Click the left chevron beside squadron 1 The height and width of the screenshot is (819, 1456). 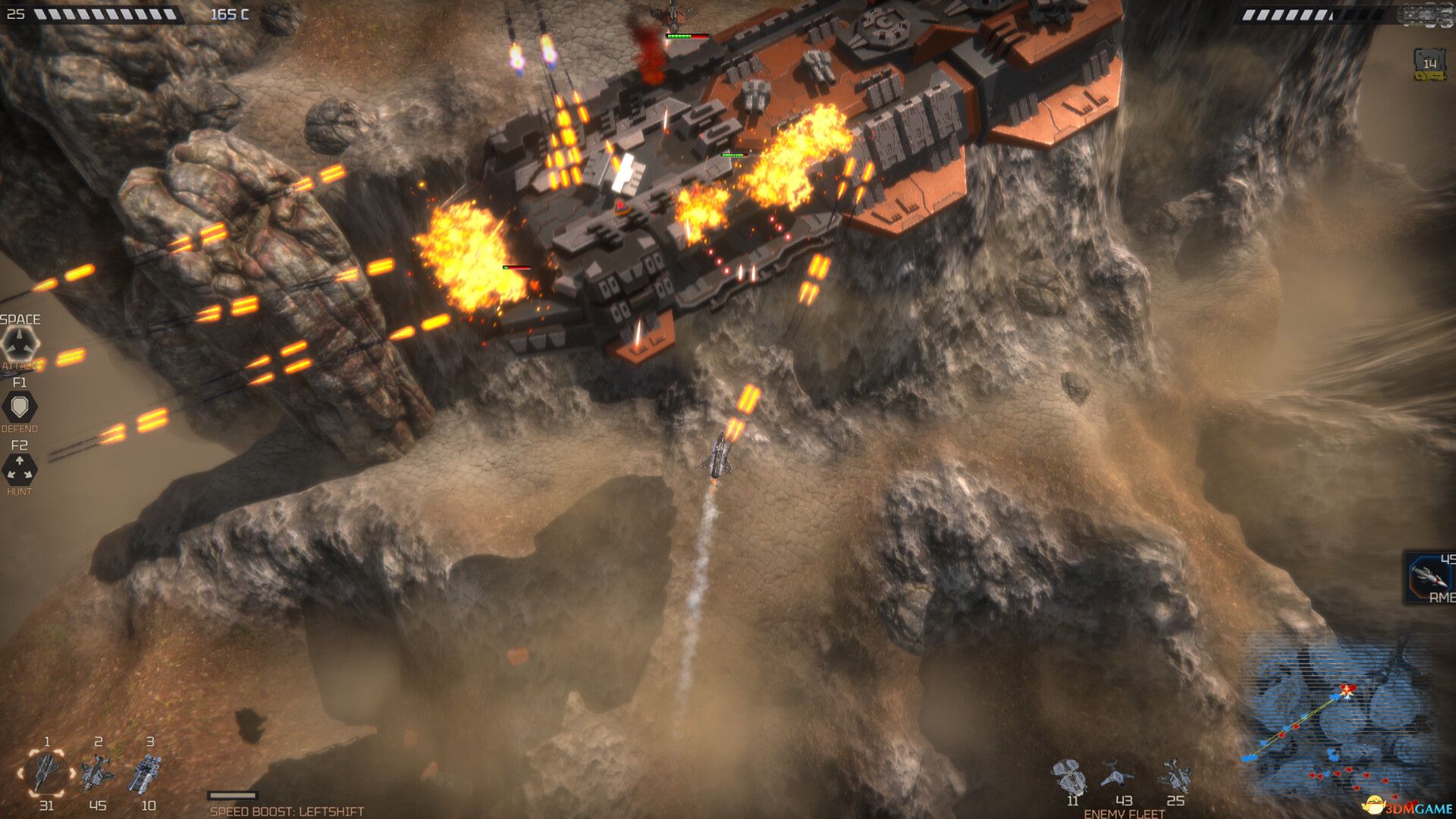tap(19, 772)
